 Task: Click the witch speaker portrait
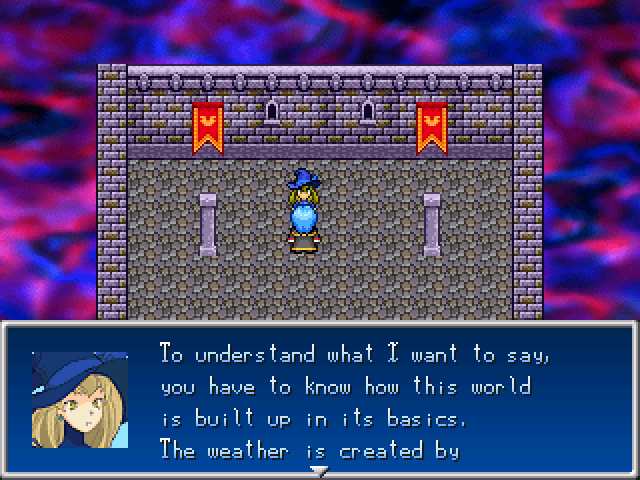tap(80, 399)
